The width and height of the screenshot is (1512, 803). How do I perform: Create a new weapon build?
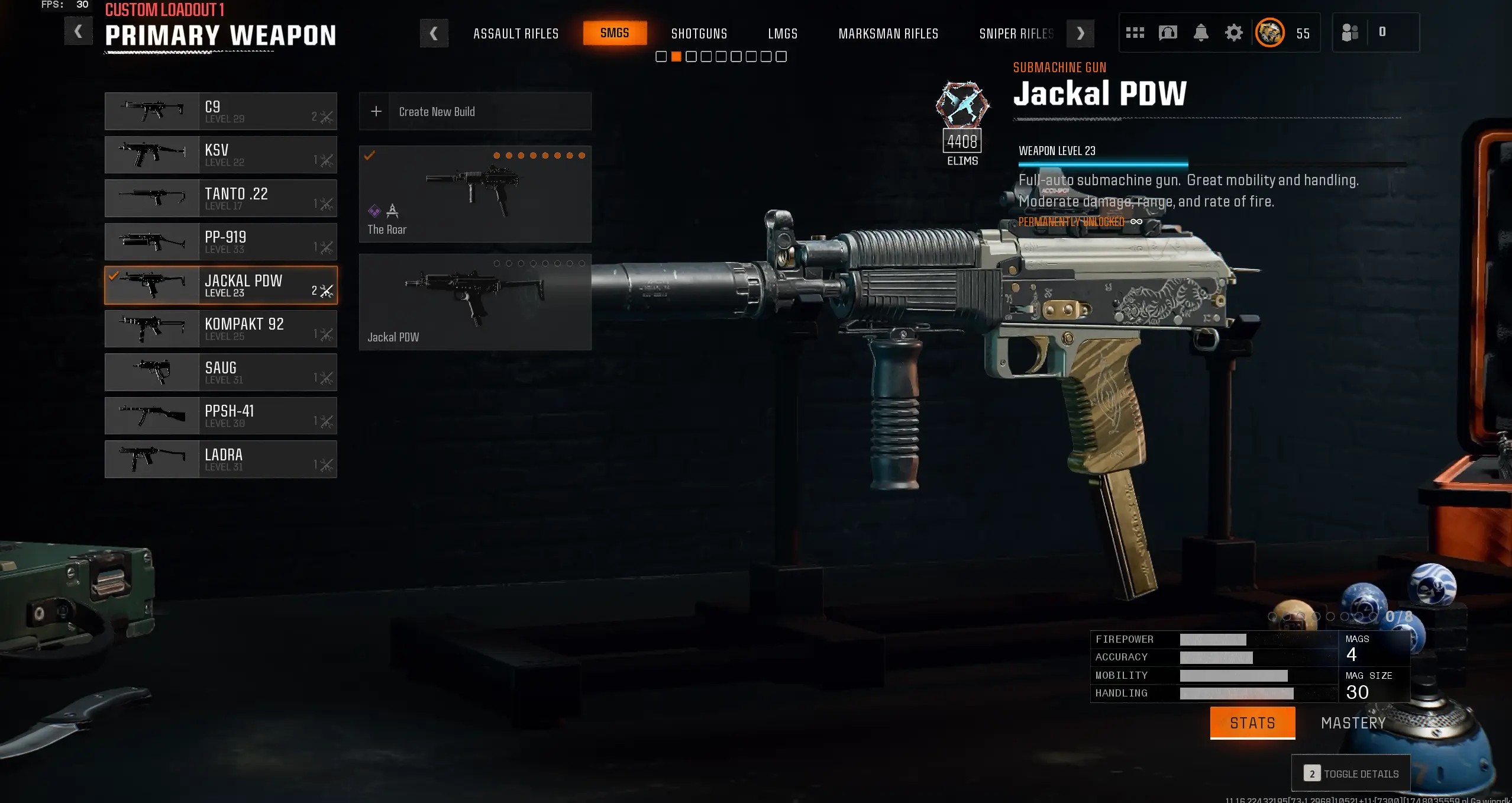(475, 111)
